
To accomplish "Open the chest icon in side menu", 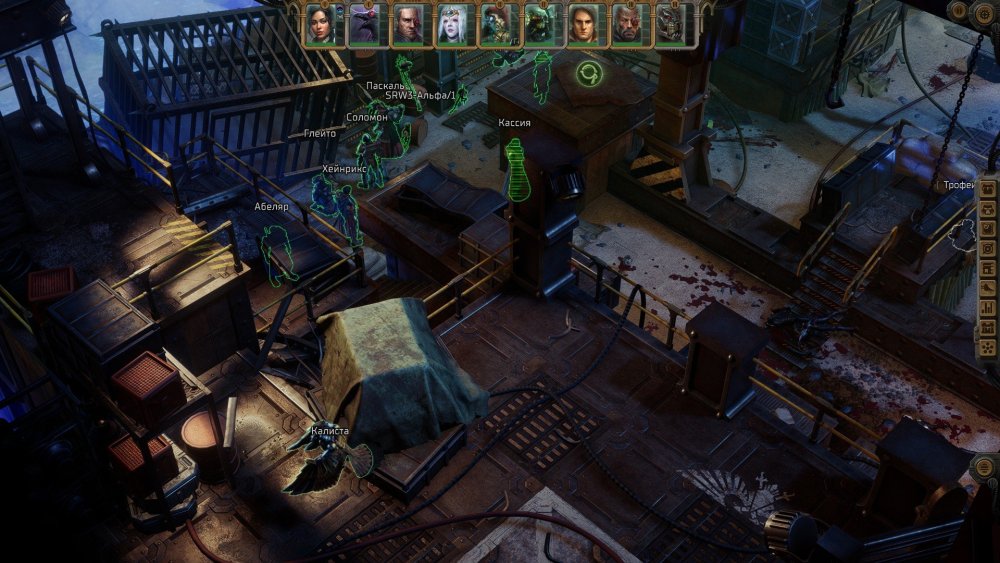I will point(988,190).
